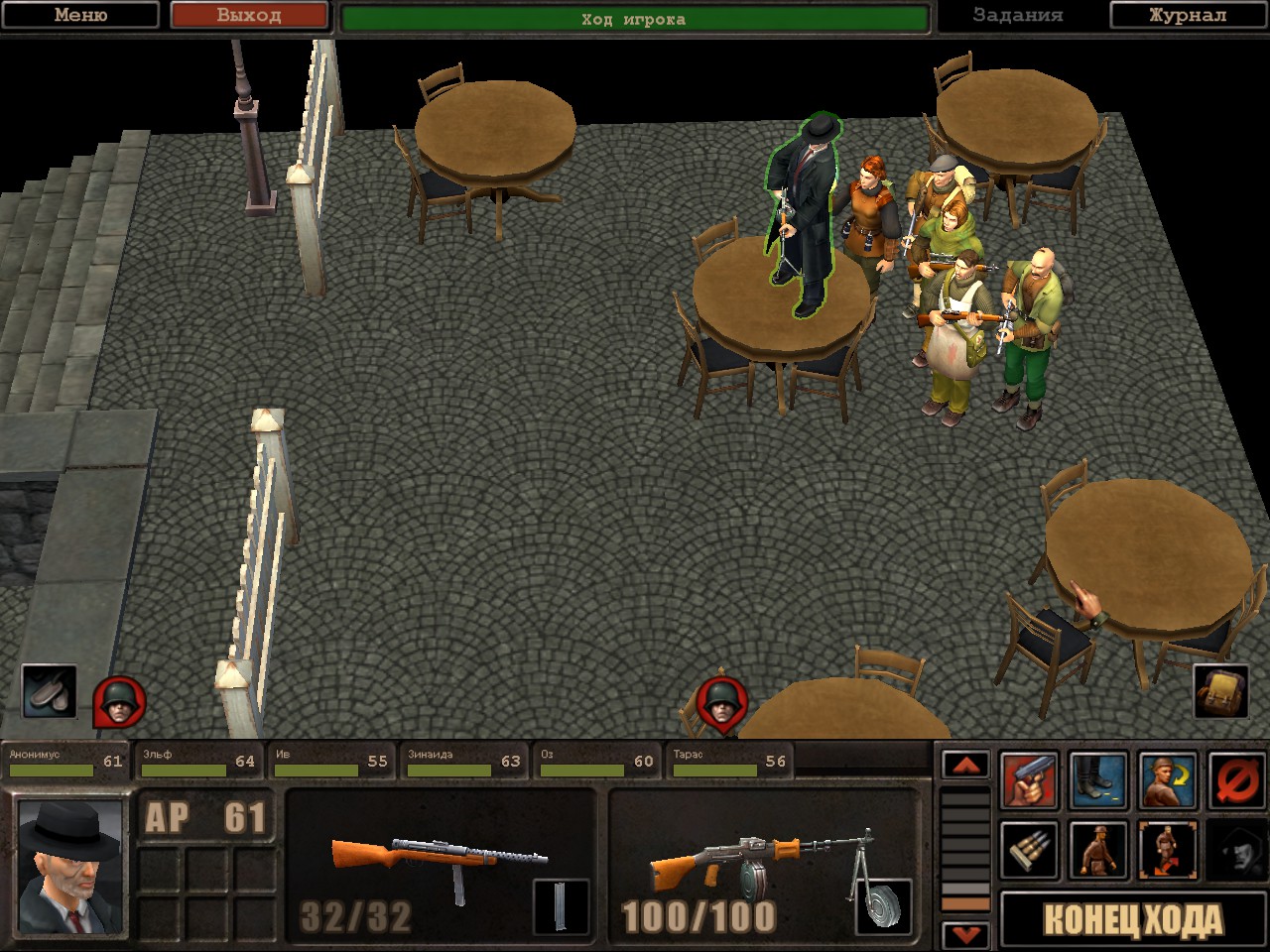Select the running soldier movement mode
The width and height of the screenshot is (1270, 952).
(1168, 850)
